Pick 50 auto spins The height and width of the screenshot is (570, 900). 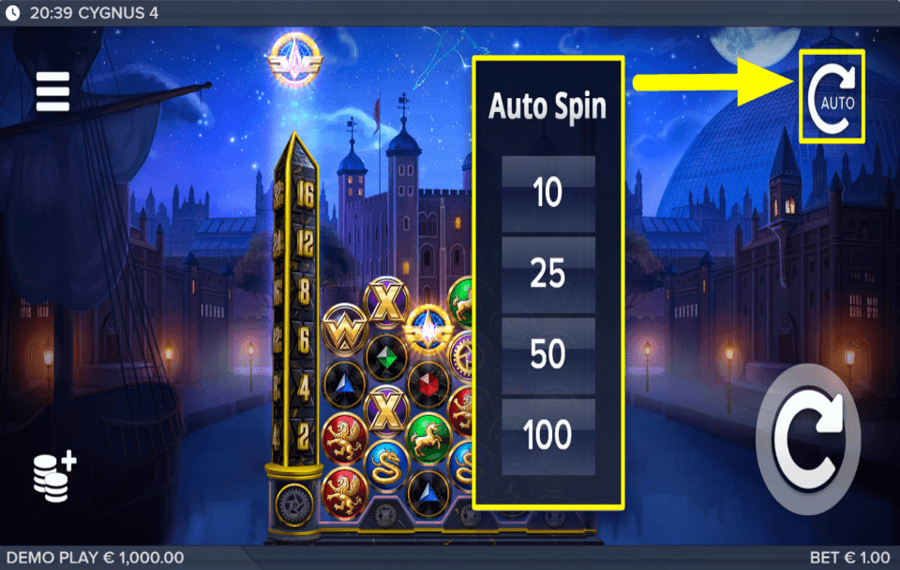pos(547,354)
